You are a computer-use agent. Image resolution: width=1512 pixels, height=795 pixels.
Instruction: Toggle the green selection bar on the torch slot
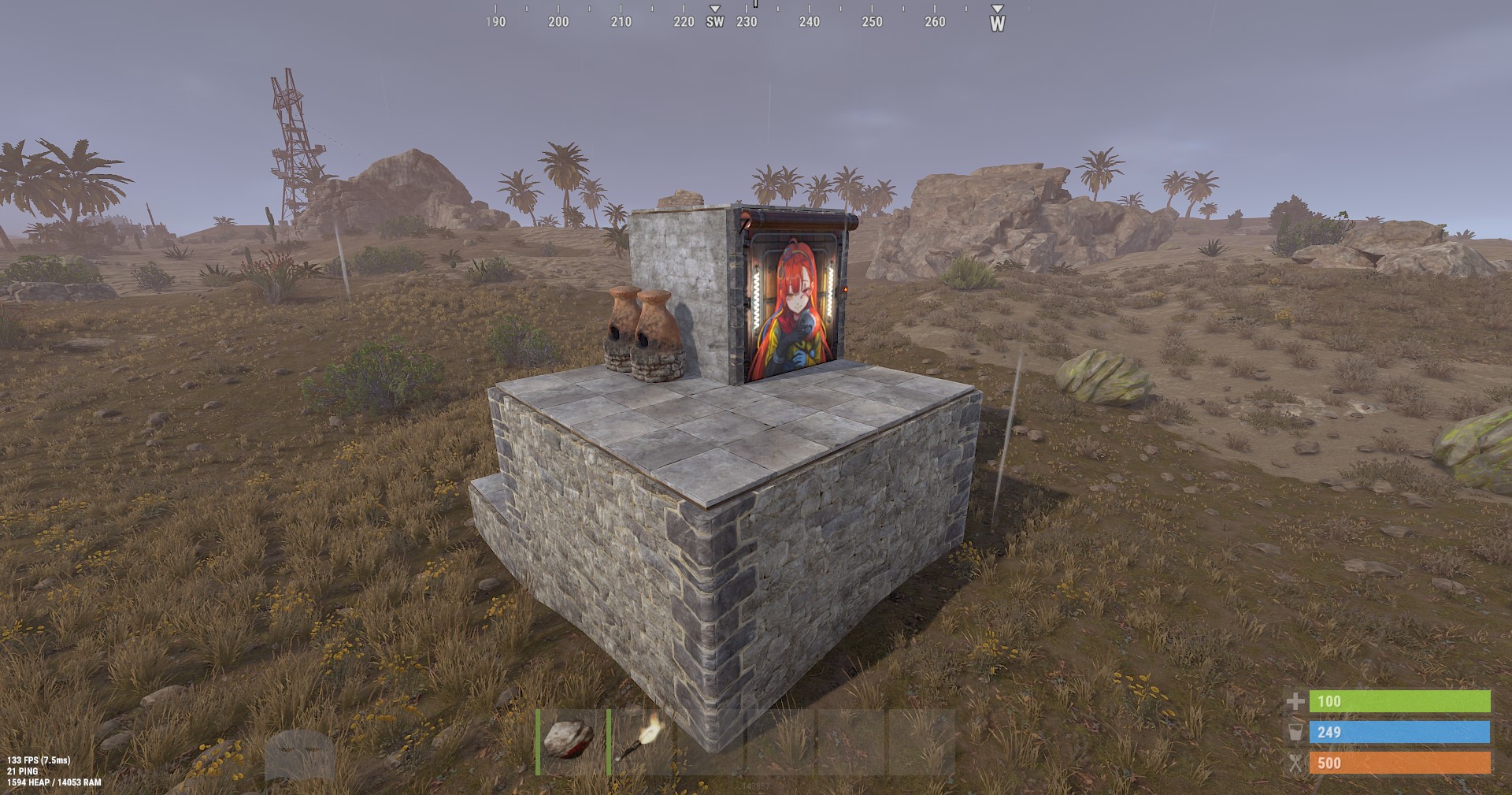click(610, 741)
